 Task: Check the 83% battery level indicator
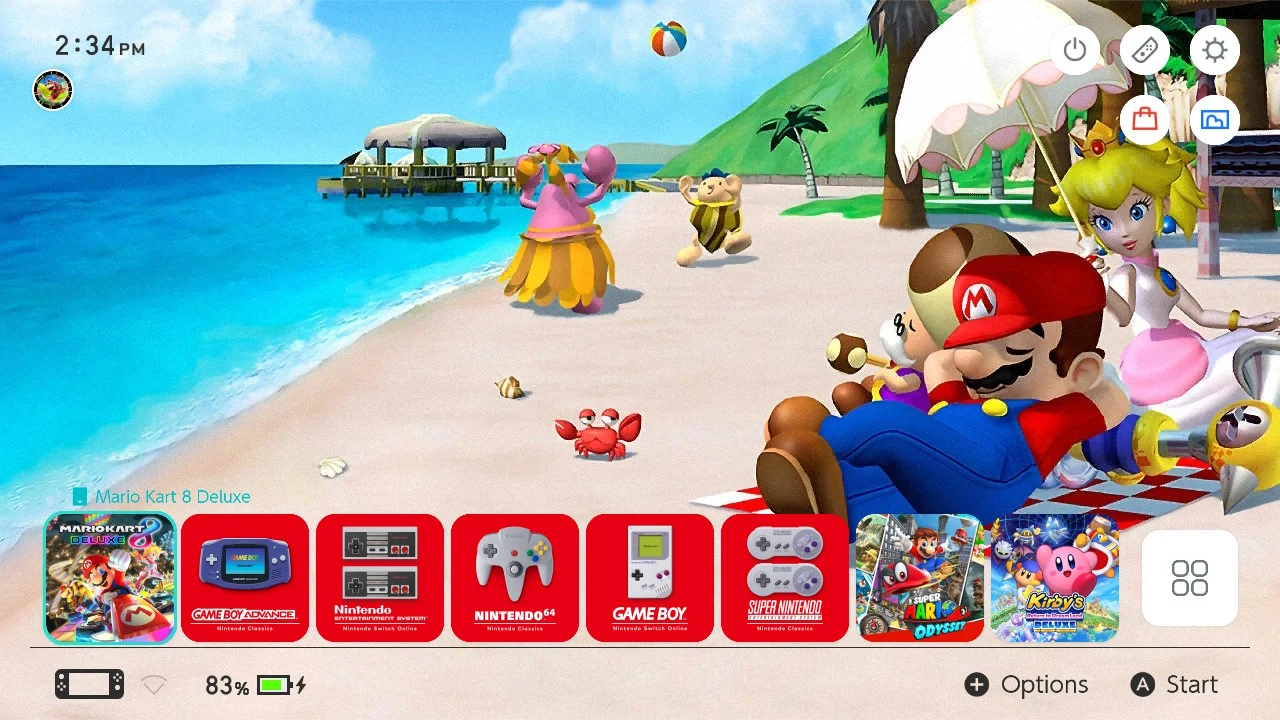230,684
